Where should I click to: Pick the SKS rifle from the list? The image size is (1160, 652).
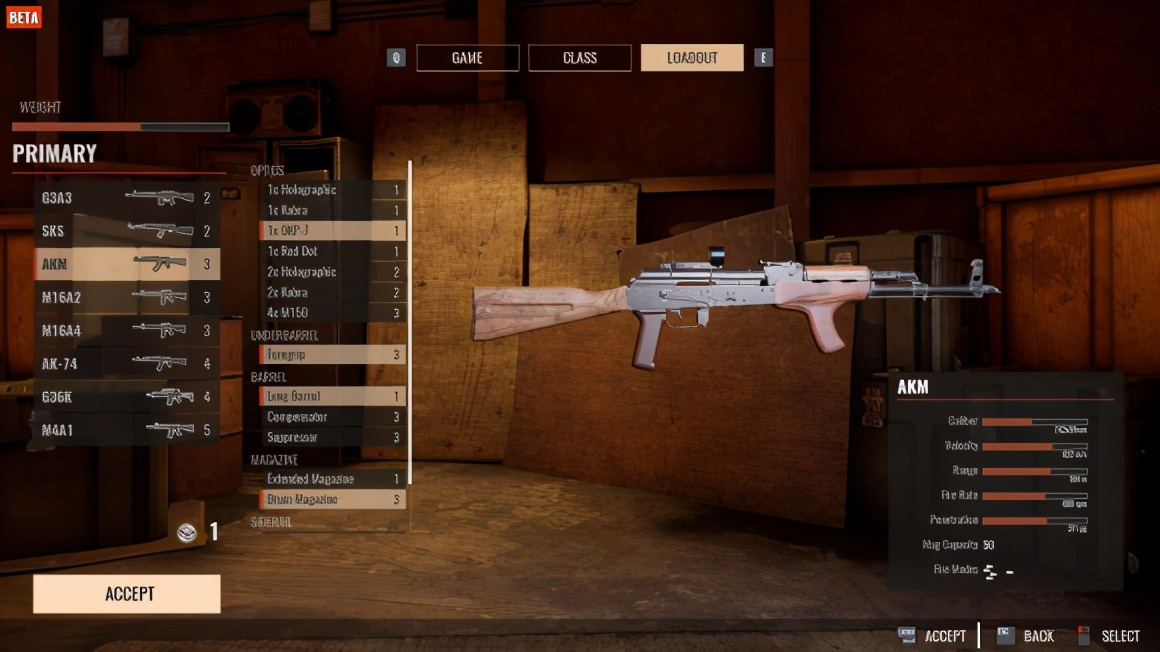click(126, 231)
